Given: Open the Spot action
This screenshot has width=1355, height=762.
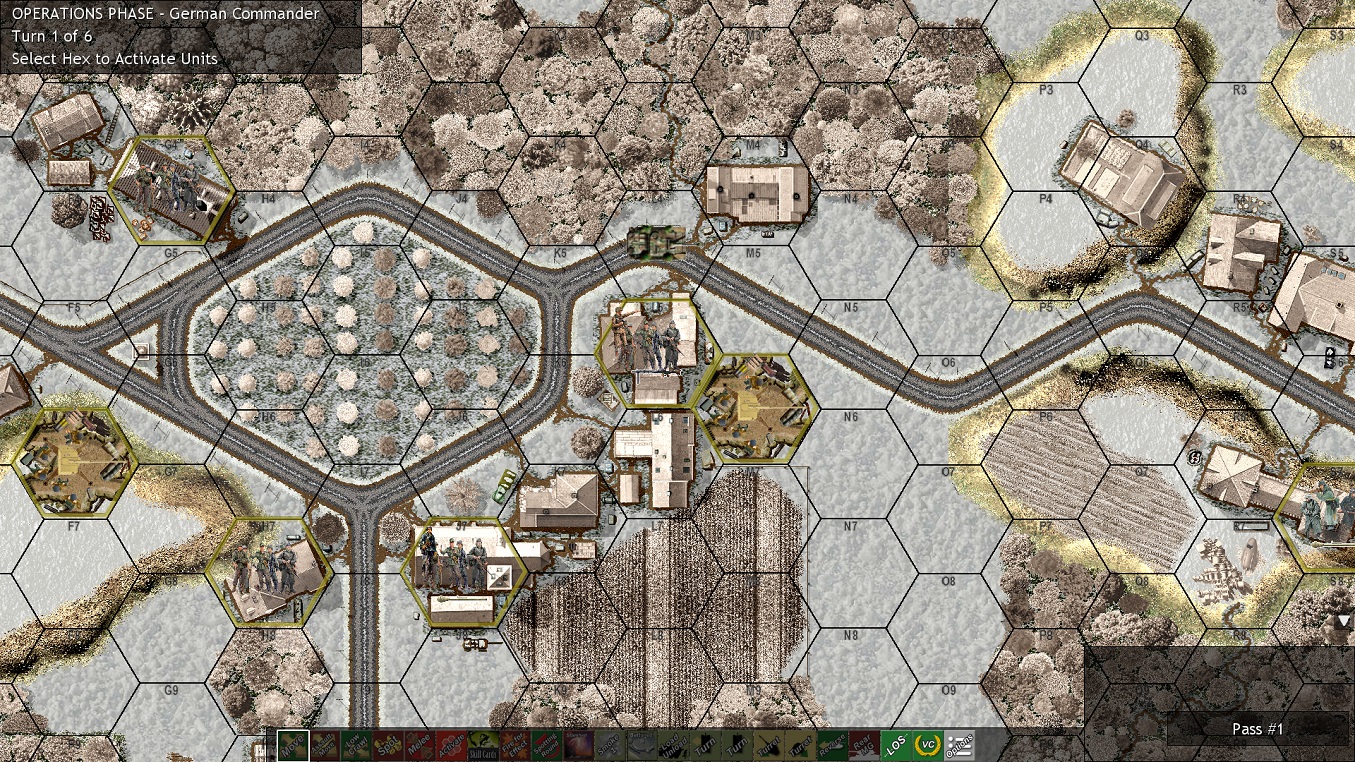Looking at the screenshot, I should click(387, 744).
